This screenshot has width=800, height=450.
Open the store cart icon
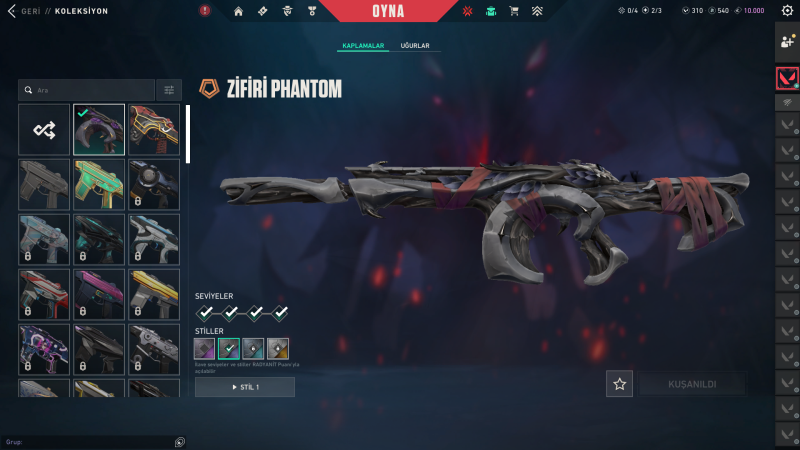514,11
